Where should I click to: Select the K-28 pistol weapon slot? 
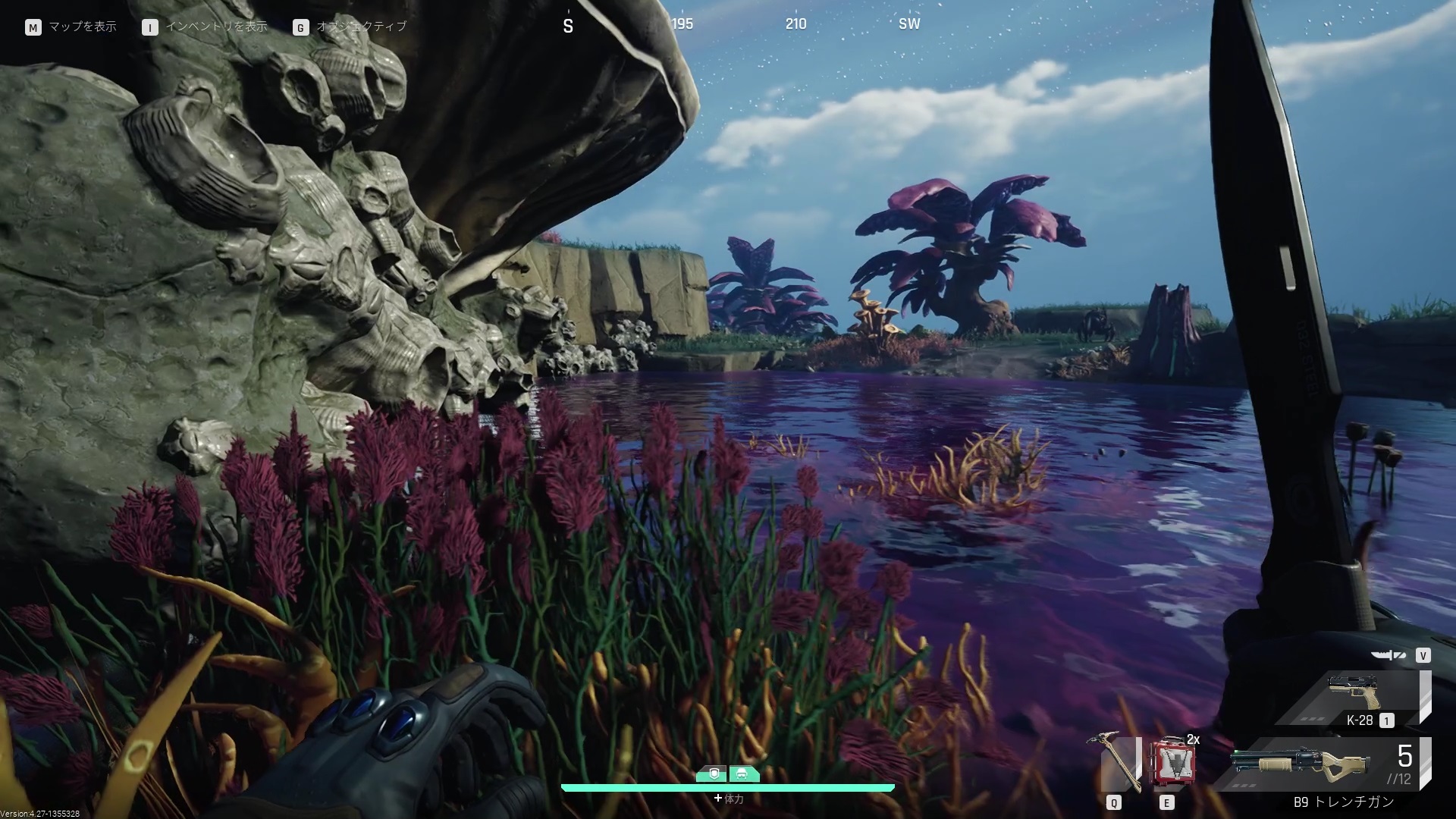(1354, 699)
